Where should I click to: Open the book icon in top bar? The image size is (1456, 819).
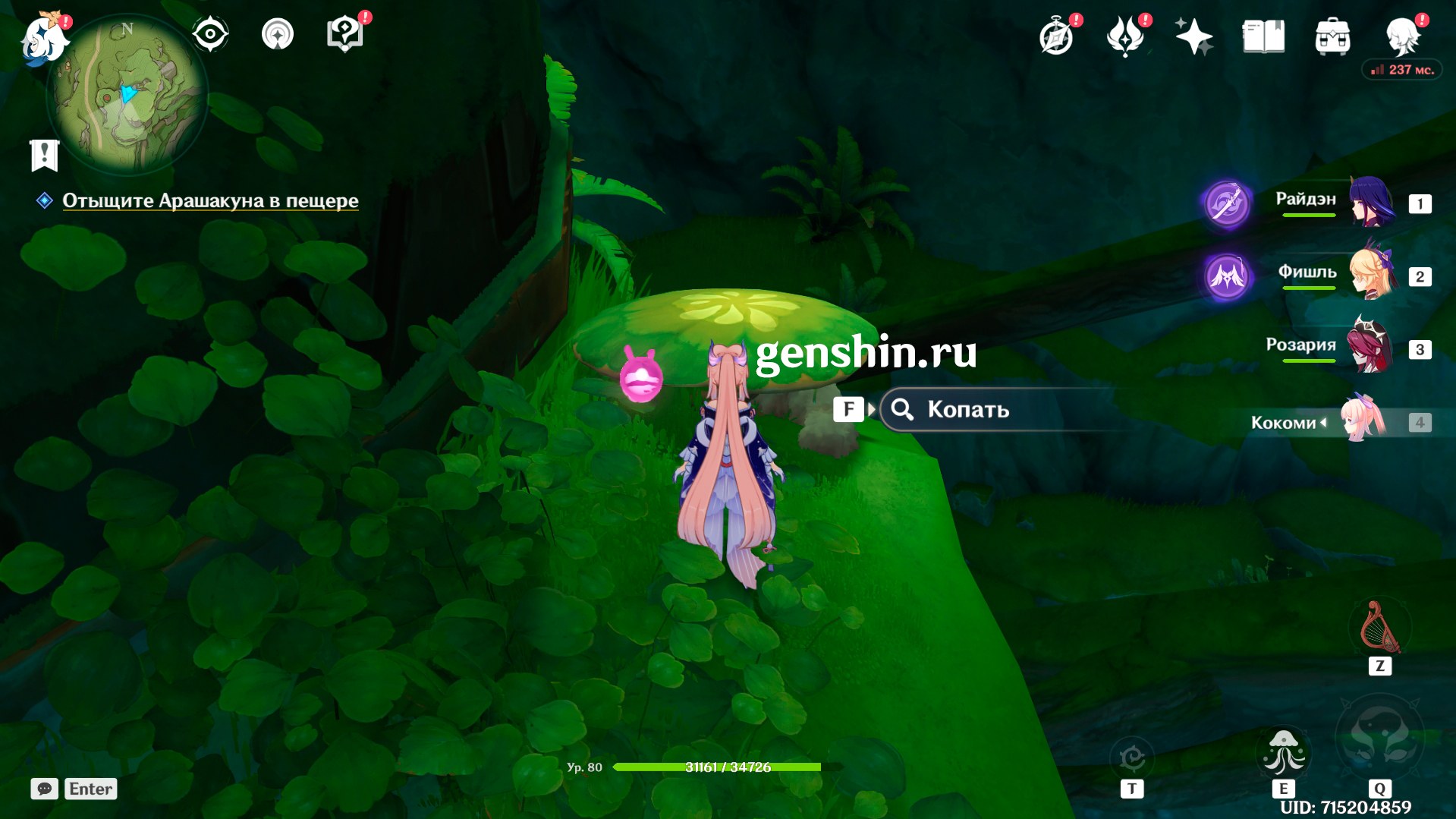[1263, 36]
